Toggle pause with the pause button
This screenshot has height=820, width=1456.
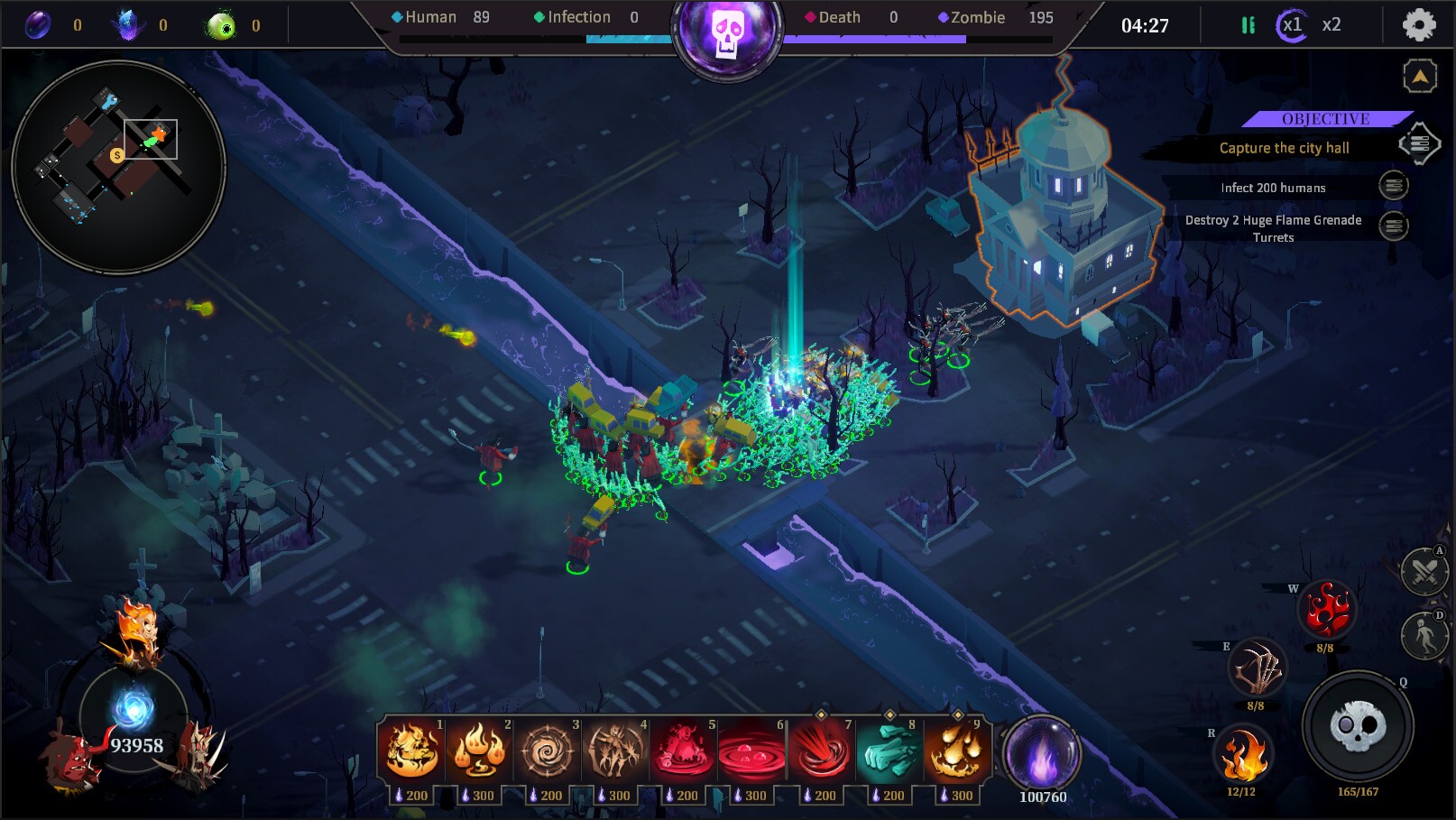1249,25
